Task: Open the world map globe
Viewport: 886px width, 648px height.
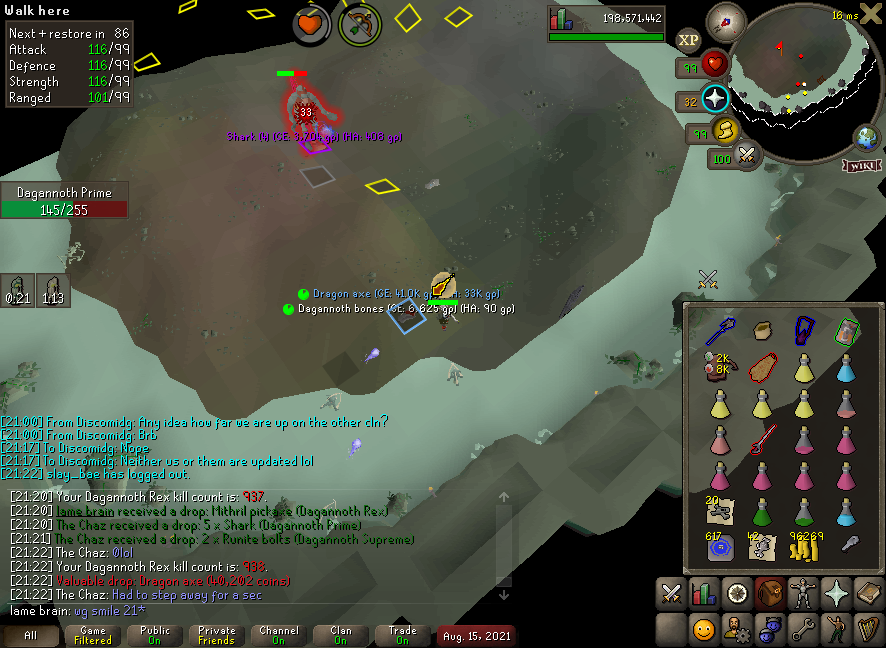Action: 865,138
